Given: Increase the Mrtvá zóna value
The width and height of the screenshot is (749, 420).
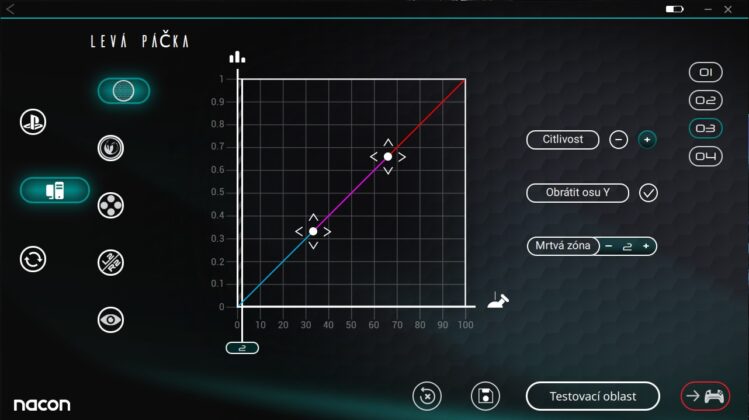Looking at the screenshot, I should pyautogui.click(x=646, y=246).
